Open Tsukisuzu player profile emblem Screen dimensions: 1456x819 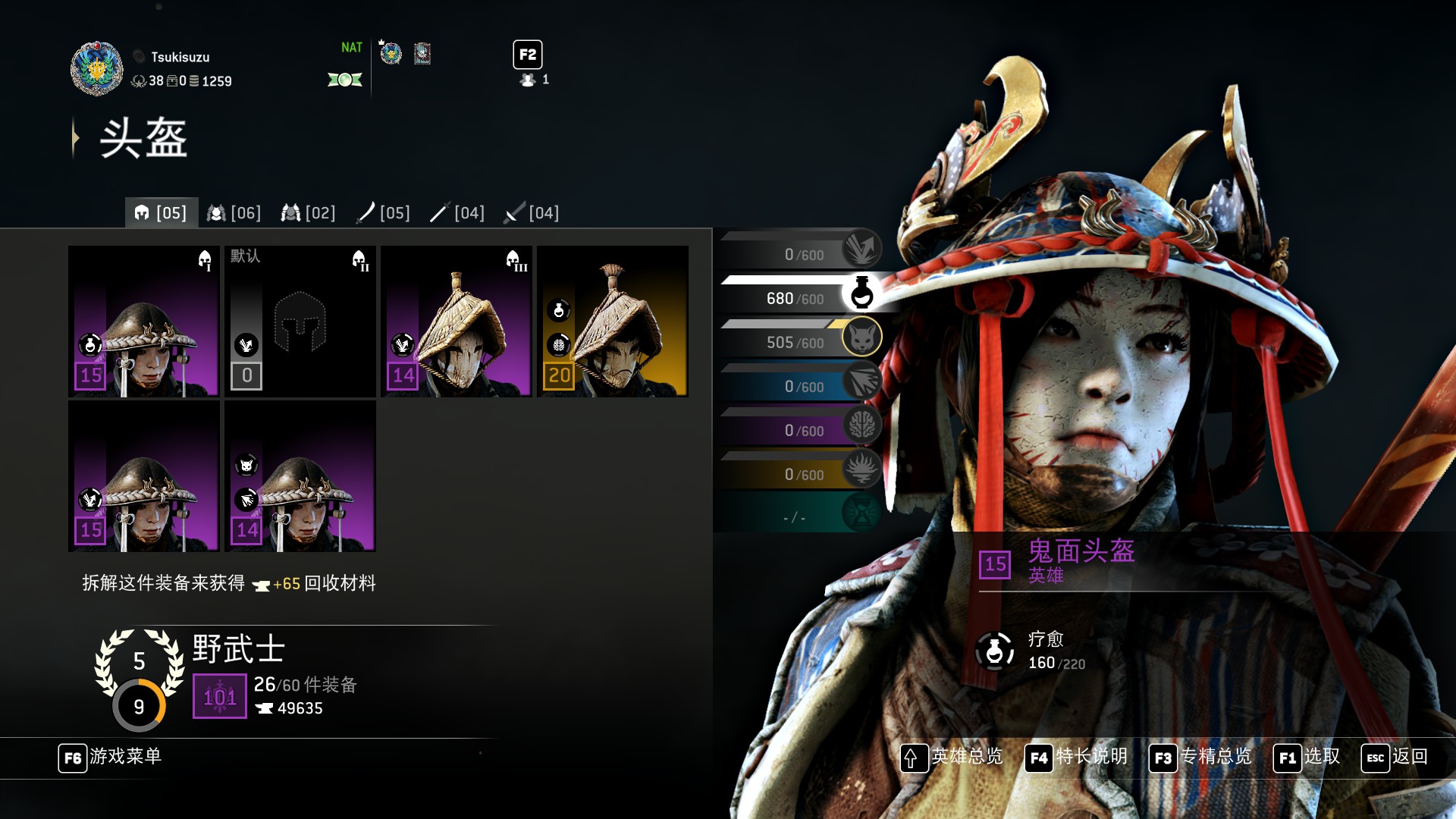(x=96, y=68)
